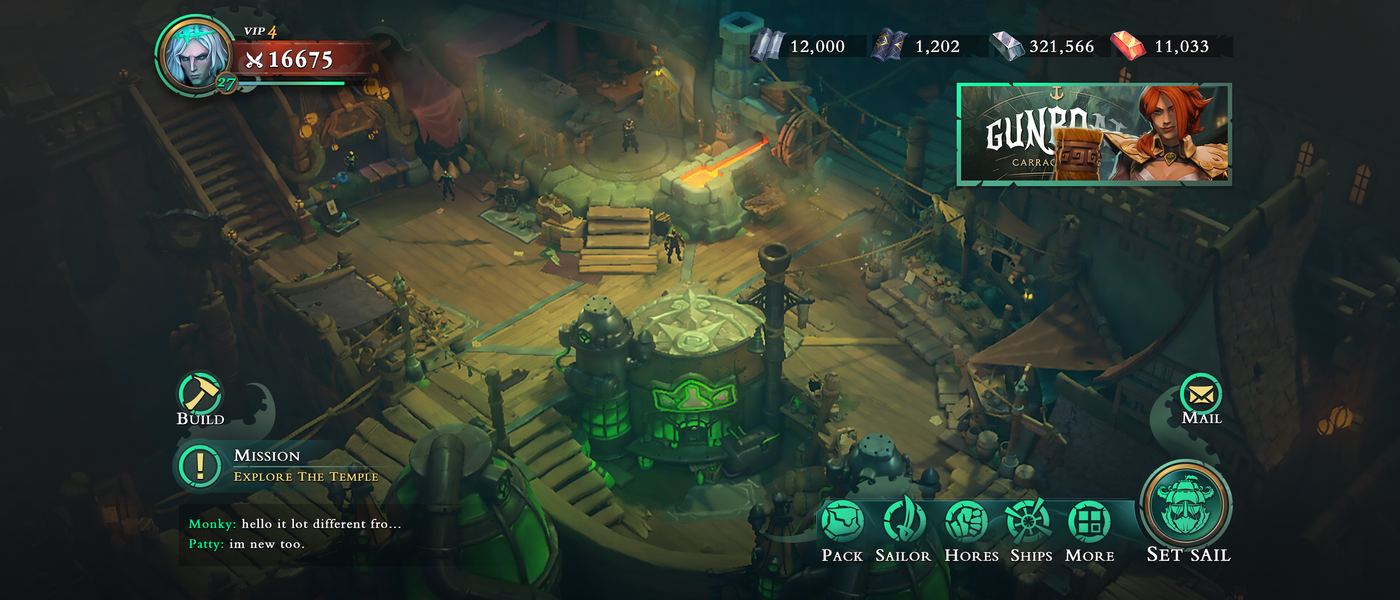The height and width of the screenshot is (600, 1400).
Task: Tap the Set Sail button
Action: [1188, 506]
